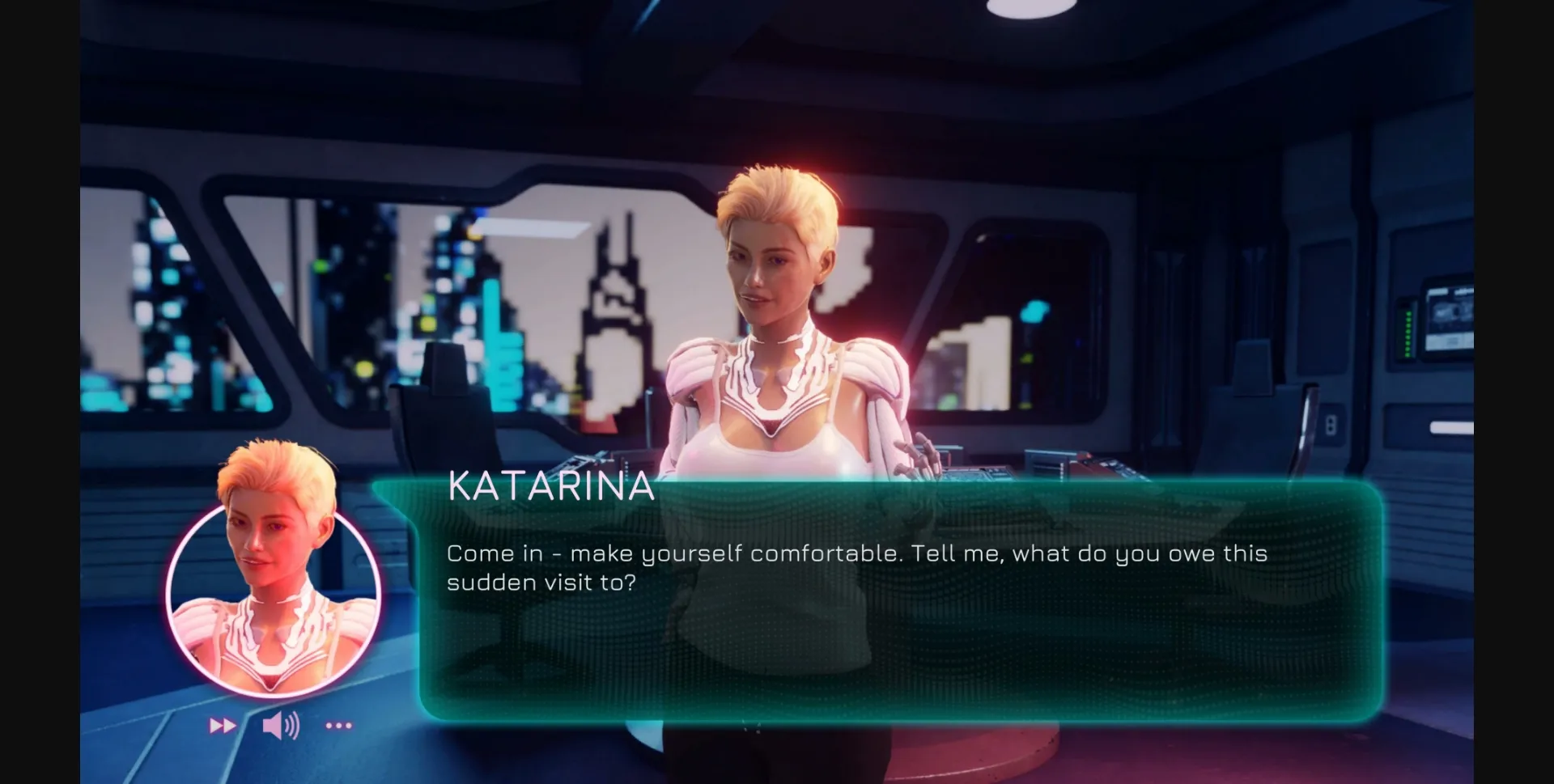Toggle the sound speaker icon

tap(281, 726)
